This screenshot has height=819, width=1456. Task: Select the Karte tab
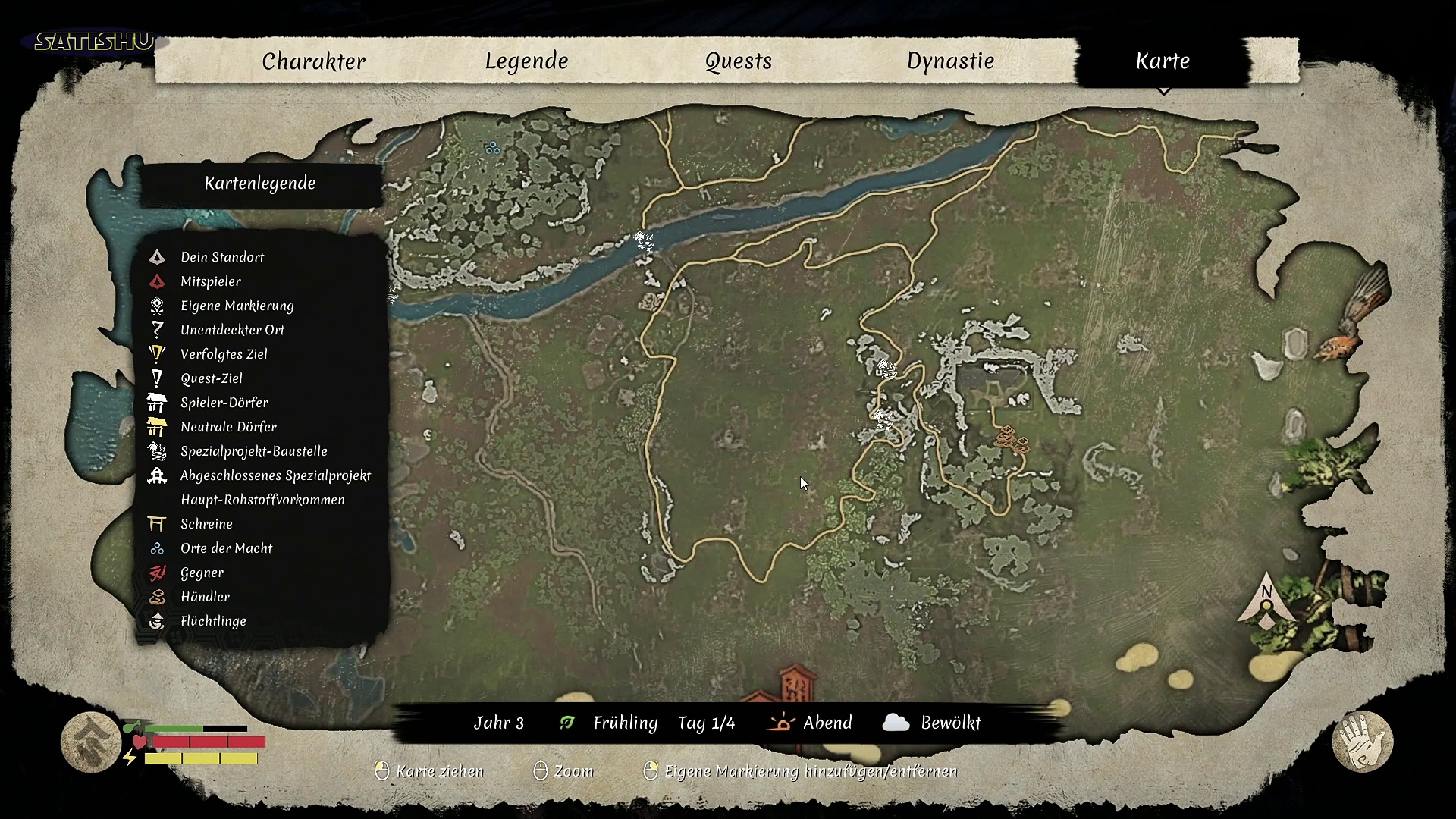tap(1162, 61)
